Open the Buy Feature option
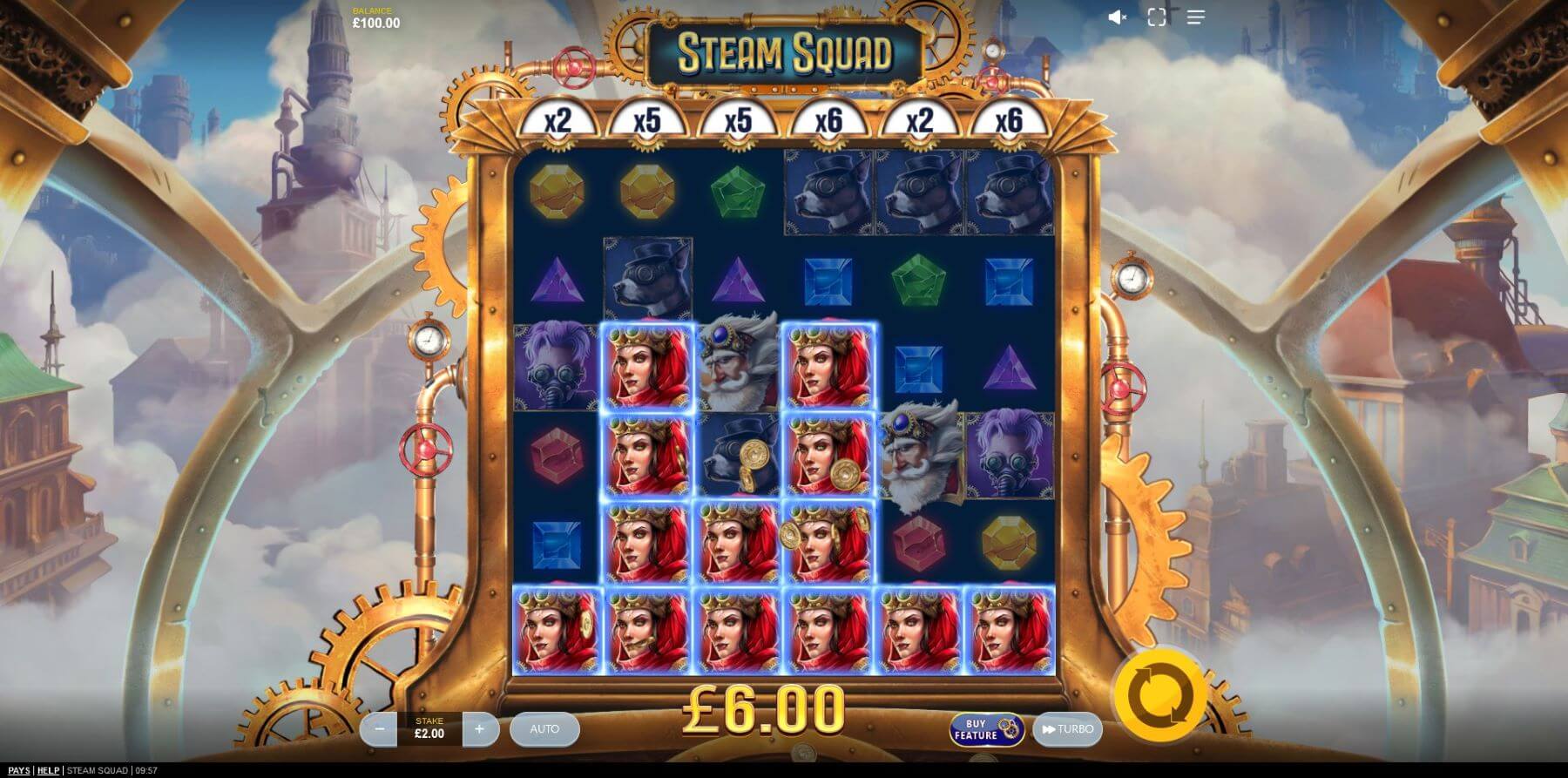Screen dimensions: 1568x778 coord(986,730)
